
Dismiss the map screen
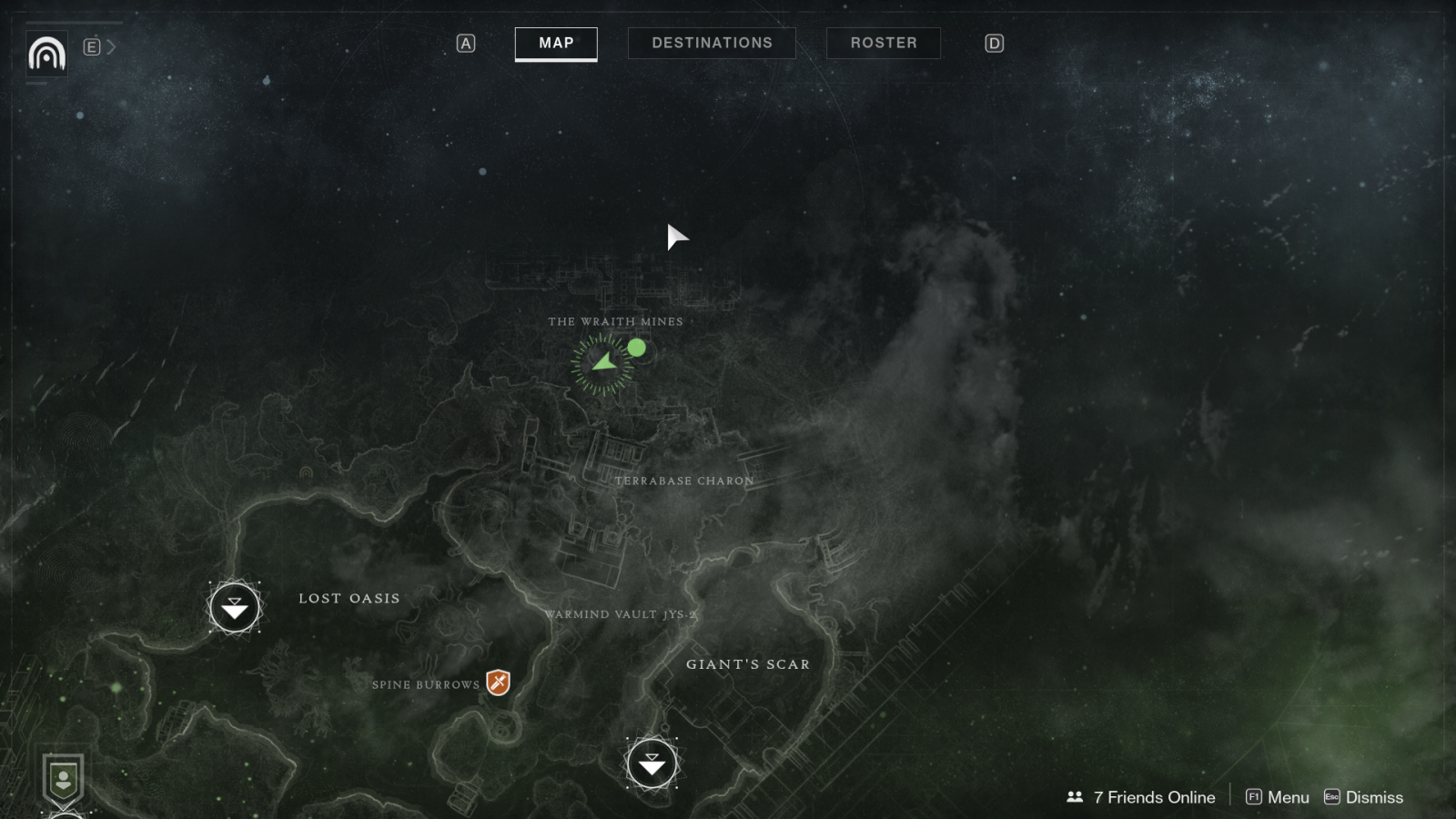pyautogui.click(x=1363, y=797)
